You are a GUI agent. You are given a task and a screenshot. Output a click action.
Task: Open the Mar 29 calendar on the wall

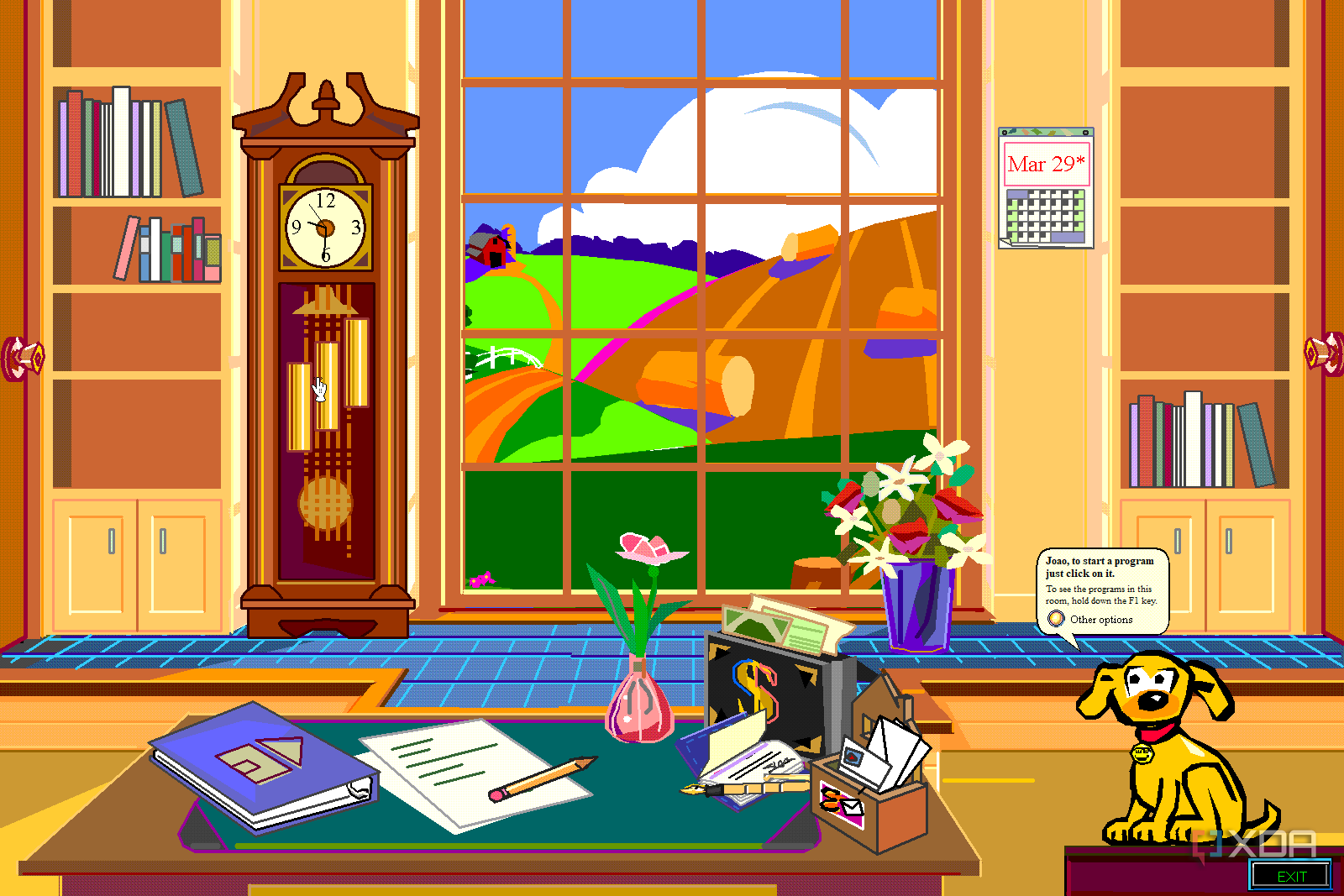click(1046, 185)
